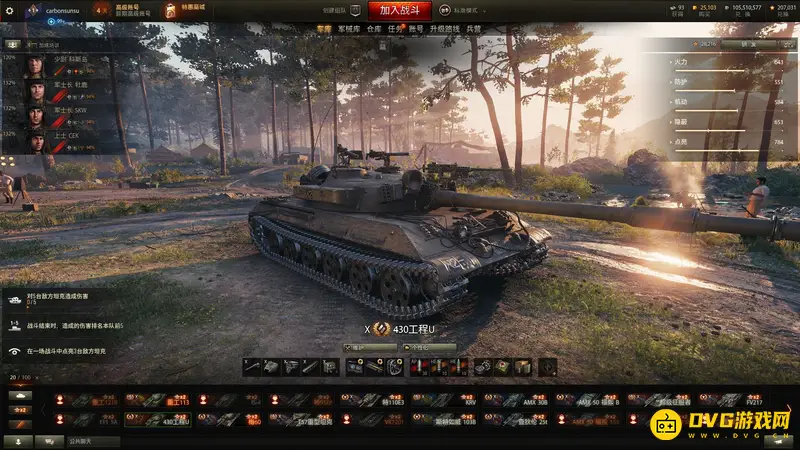Open the 任务 missions tab
800x450 pixels.
pos(395,30)
